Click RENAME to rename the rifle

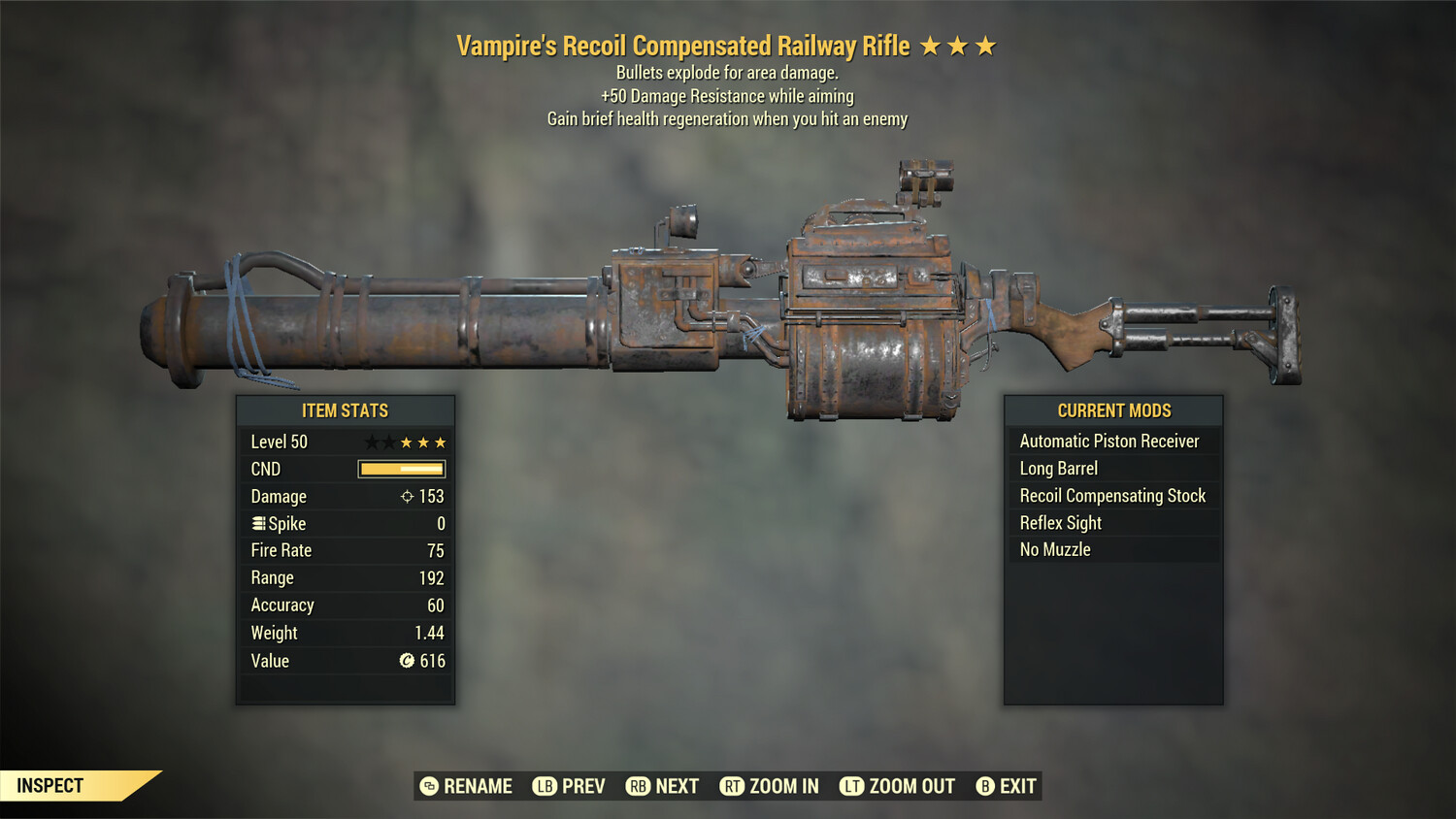click(x=476, y=786)
